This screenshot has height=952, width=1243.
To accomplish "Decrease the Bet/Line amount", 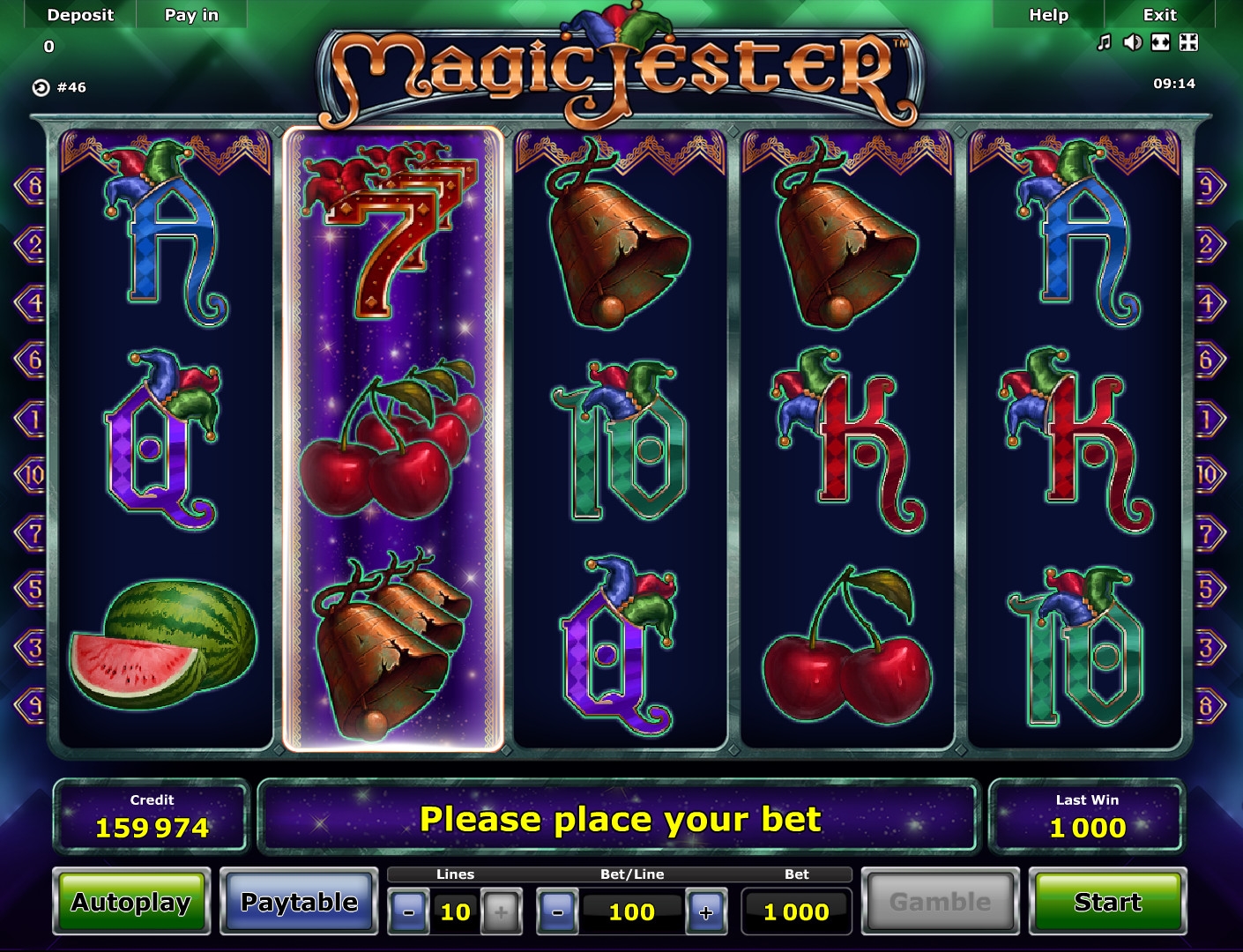I will pyautogui.click(x=557, y=912).
